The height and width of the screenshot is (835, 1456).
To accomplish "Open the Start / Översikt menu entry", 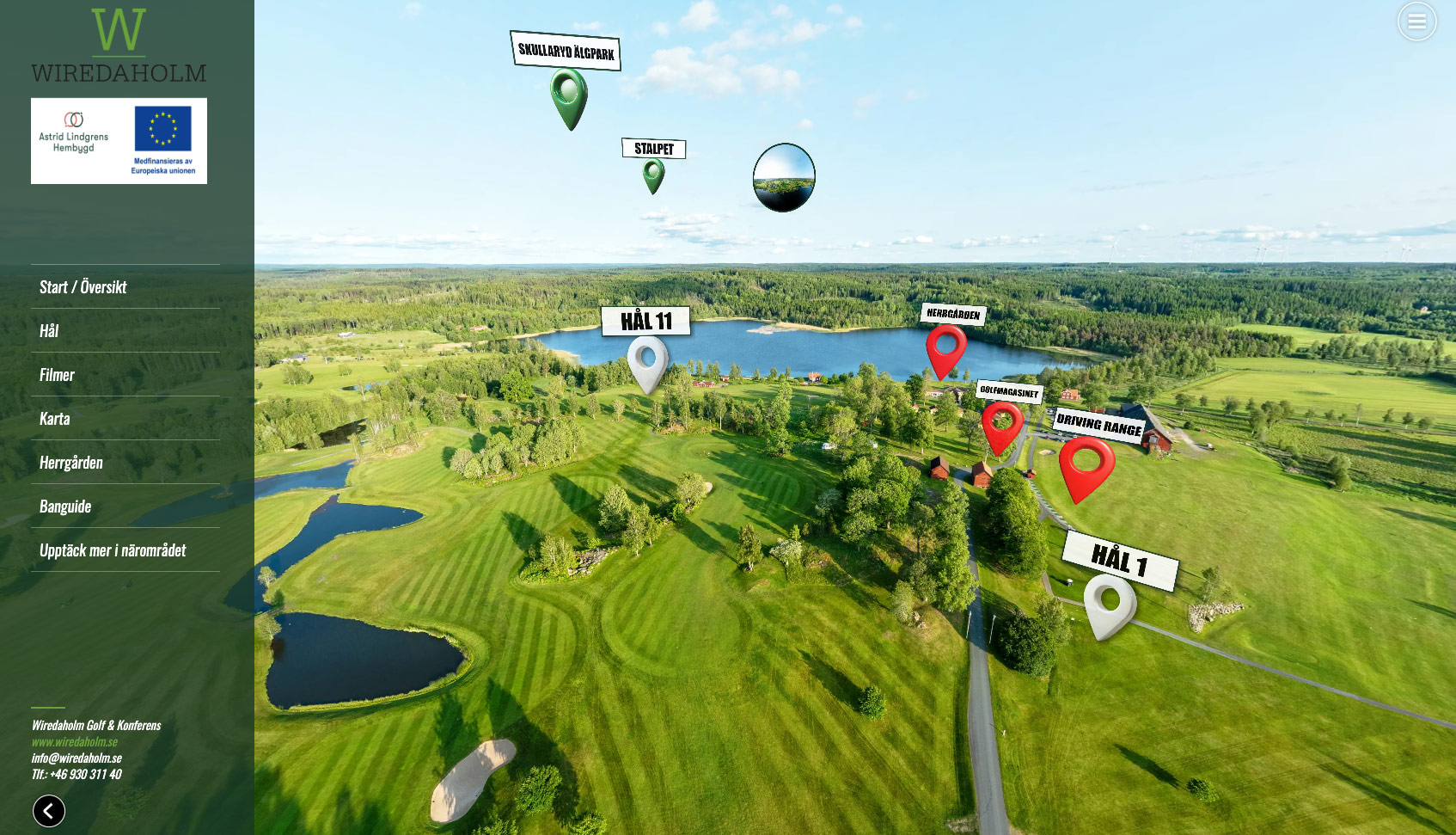I will [x=83, y=287].
